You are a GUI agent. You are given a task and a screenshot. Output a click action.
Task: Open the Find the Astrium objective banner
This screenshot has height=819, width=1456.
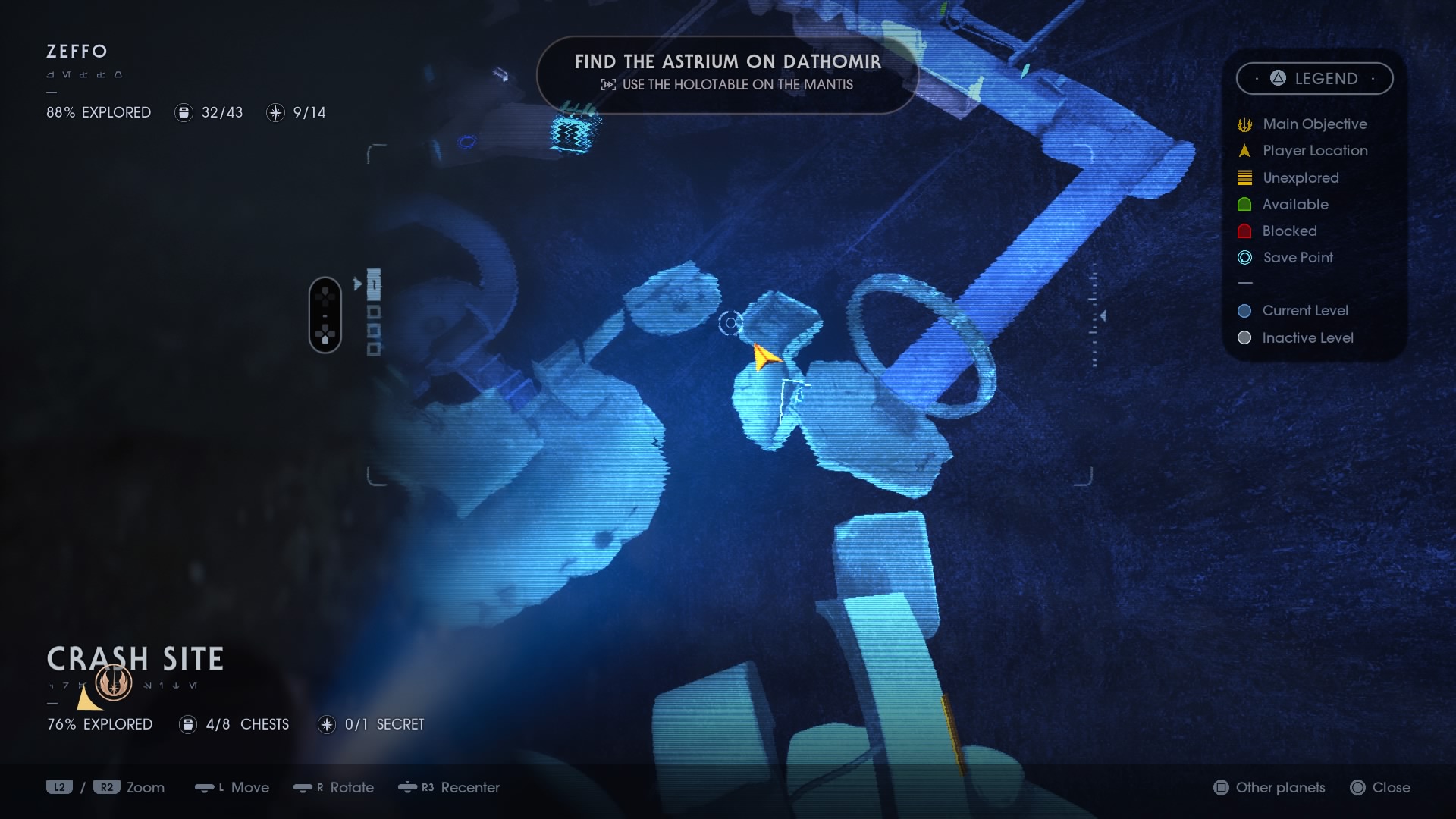click(x=727, y=74)
